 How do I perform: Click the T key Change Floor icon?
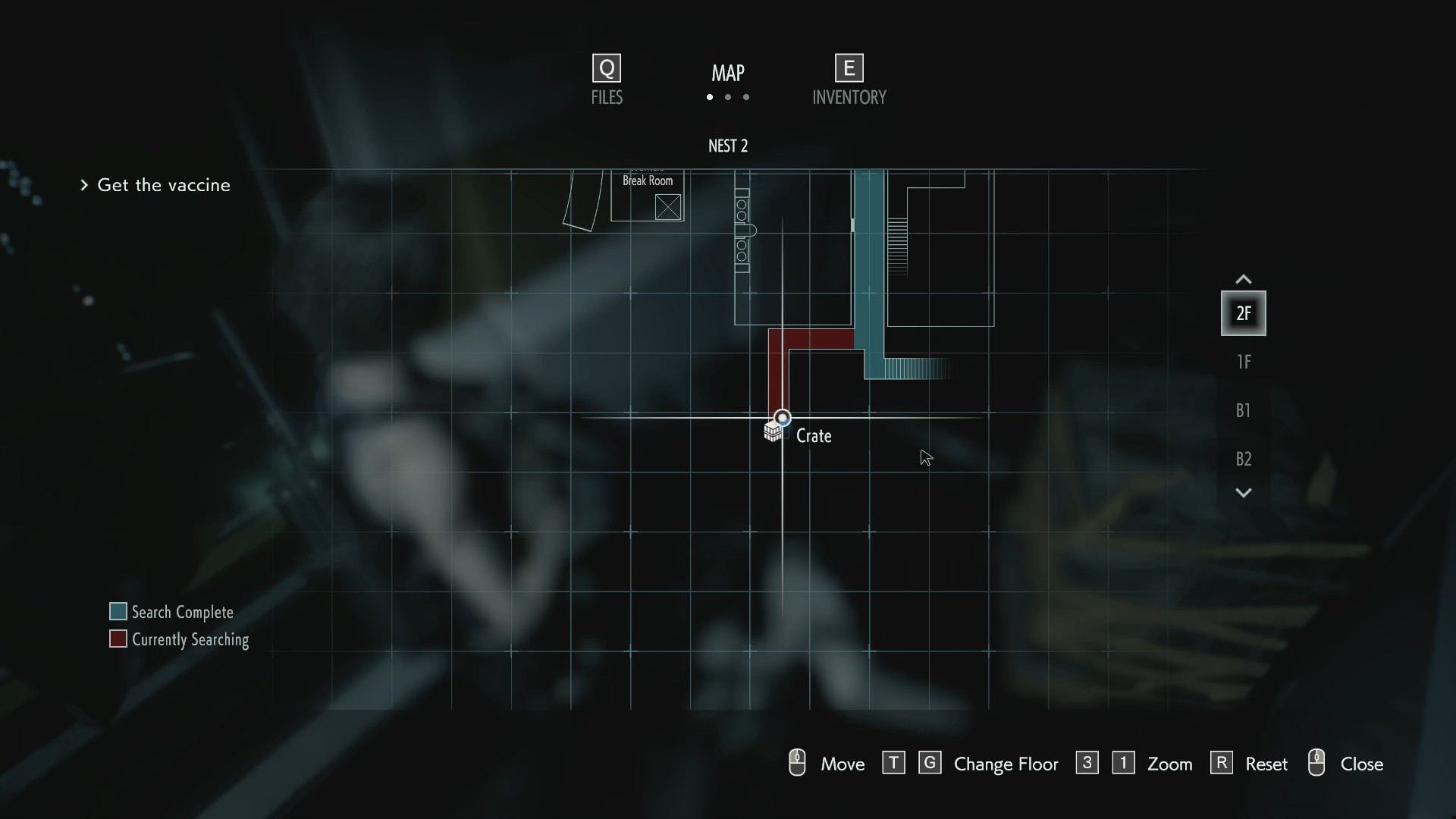pos(894,763)
